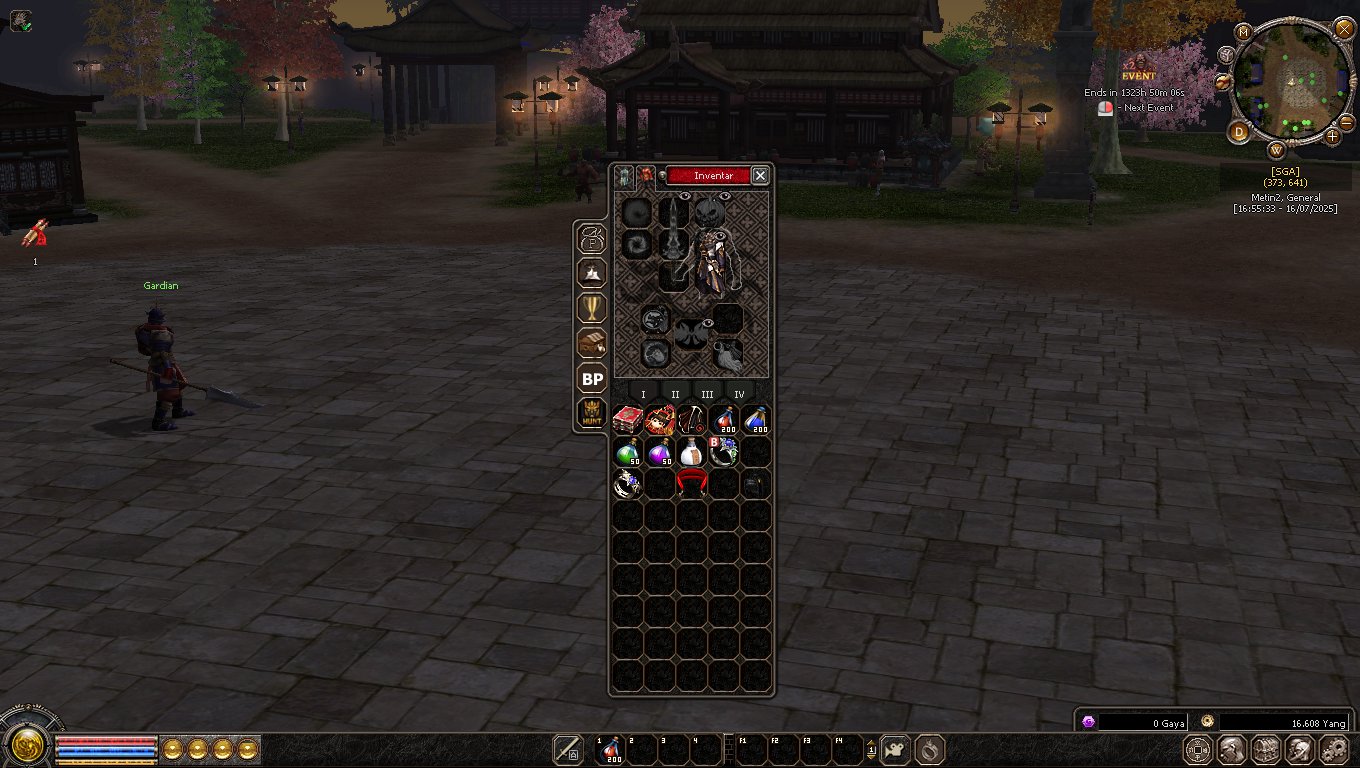Close the minimap with its X button
Viewport: 1360px width, 768px height.
[x=1344, y=29]
